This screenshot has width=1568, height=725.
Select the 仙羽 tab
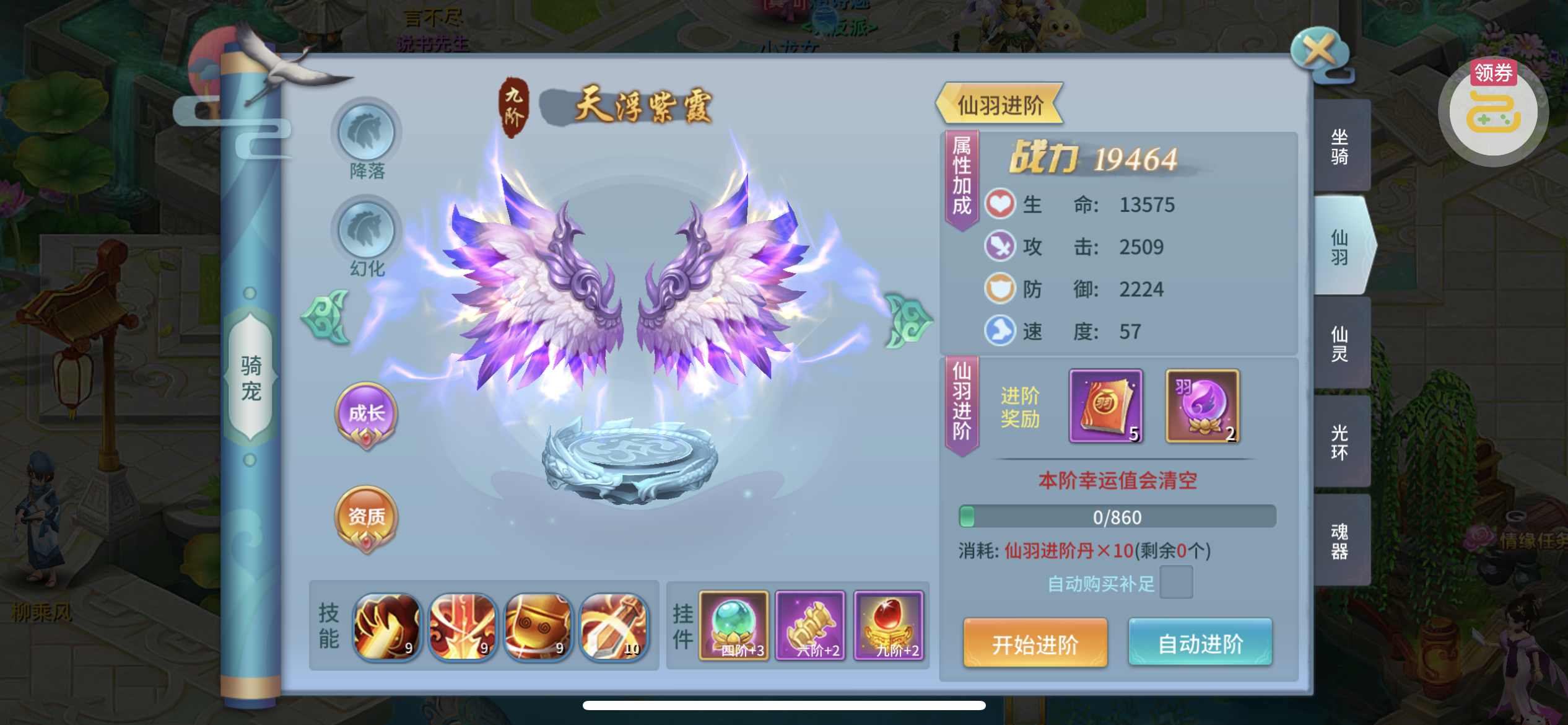click(x=1340, y=246)
